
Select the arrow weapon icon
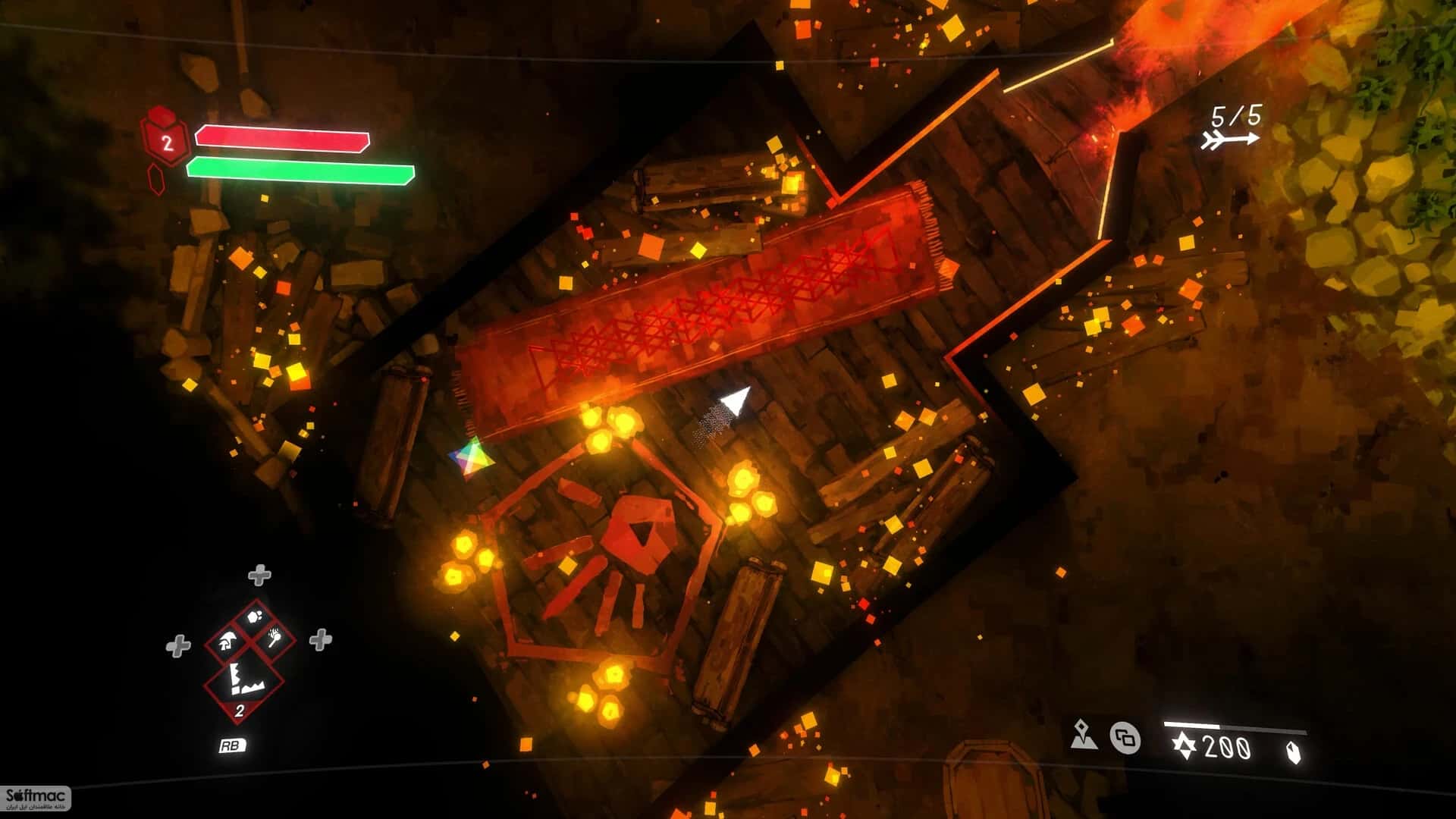pyautogui.click(x=1230, y=140)
